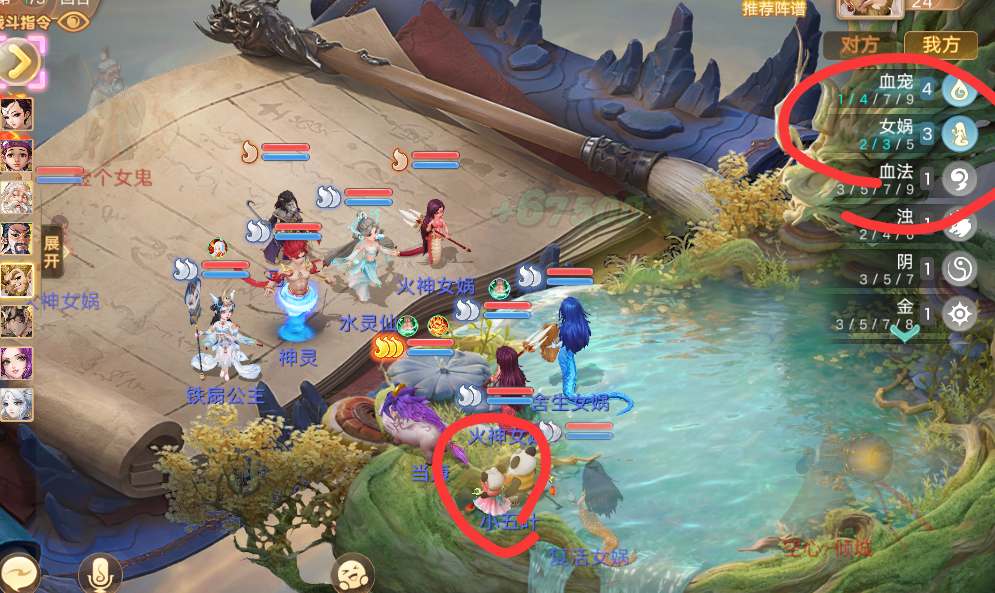Select the purple-haired hero portrait

click(x=17, y=363)
